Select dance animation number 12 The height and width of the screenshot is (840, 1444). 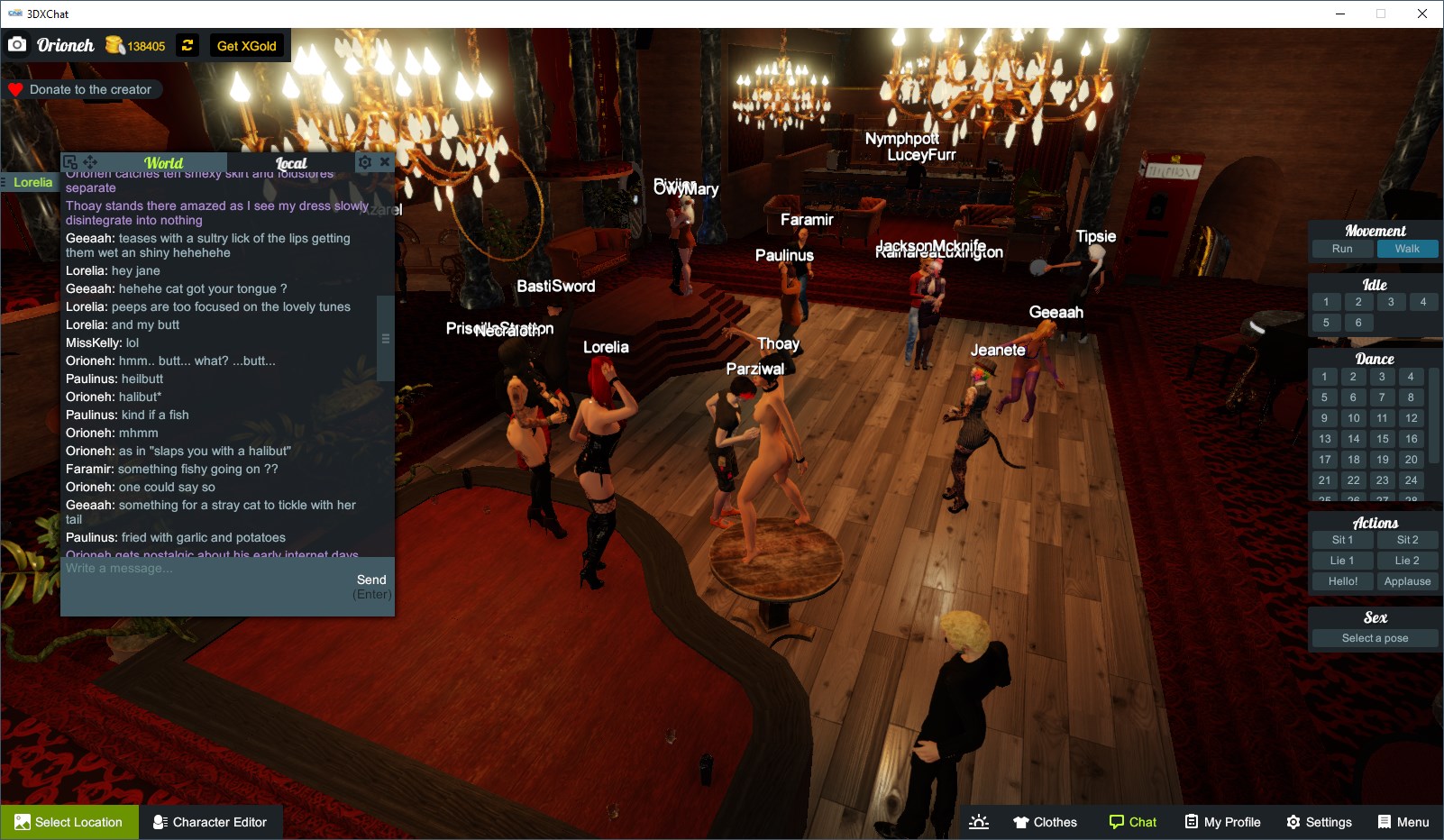pos(1410,417)
